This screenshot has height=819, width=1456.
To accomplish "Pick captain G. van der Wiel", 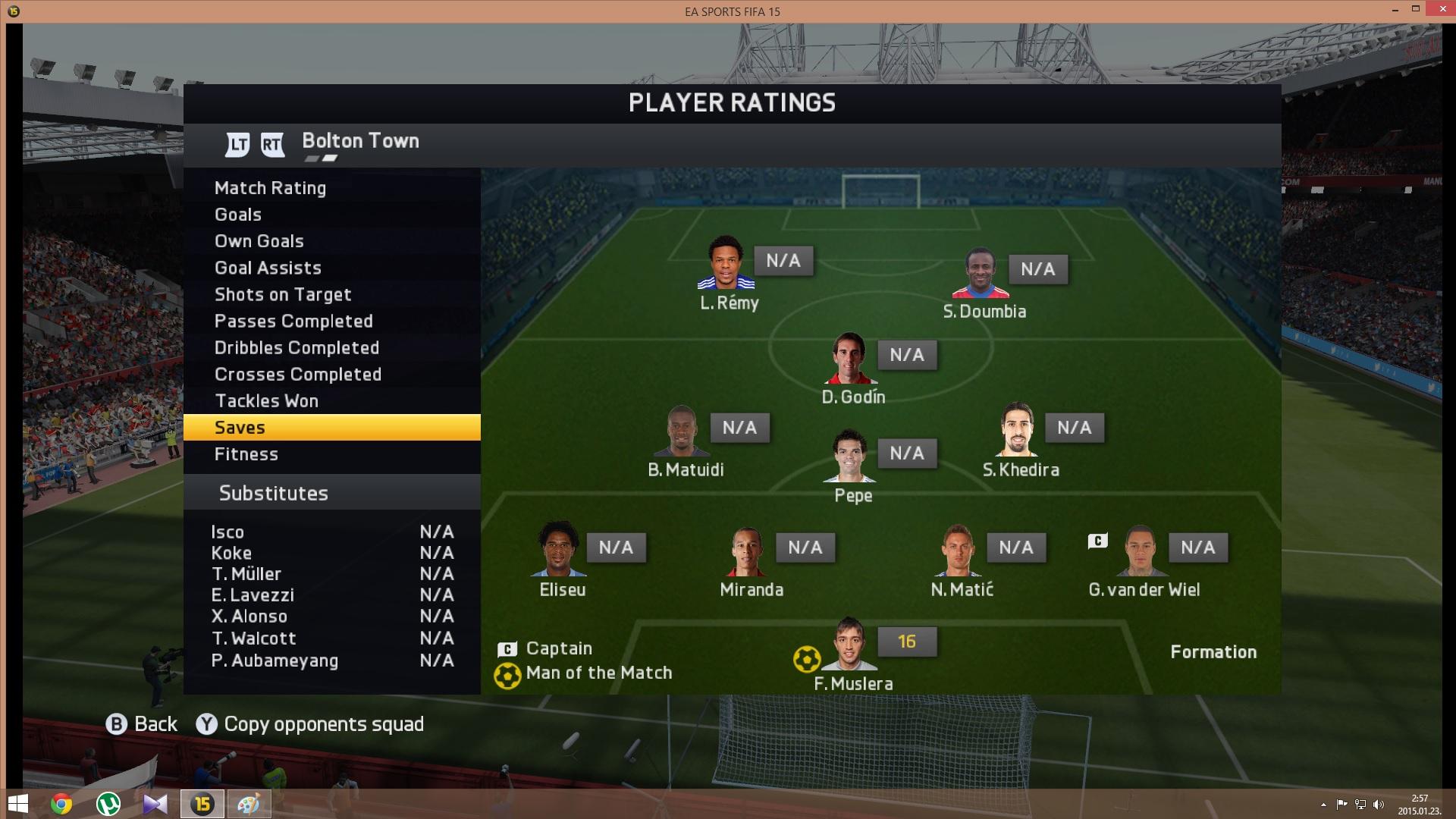I will 1140,551.
